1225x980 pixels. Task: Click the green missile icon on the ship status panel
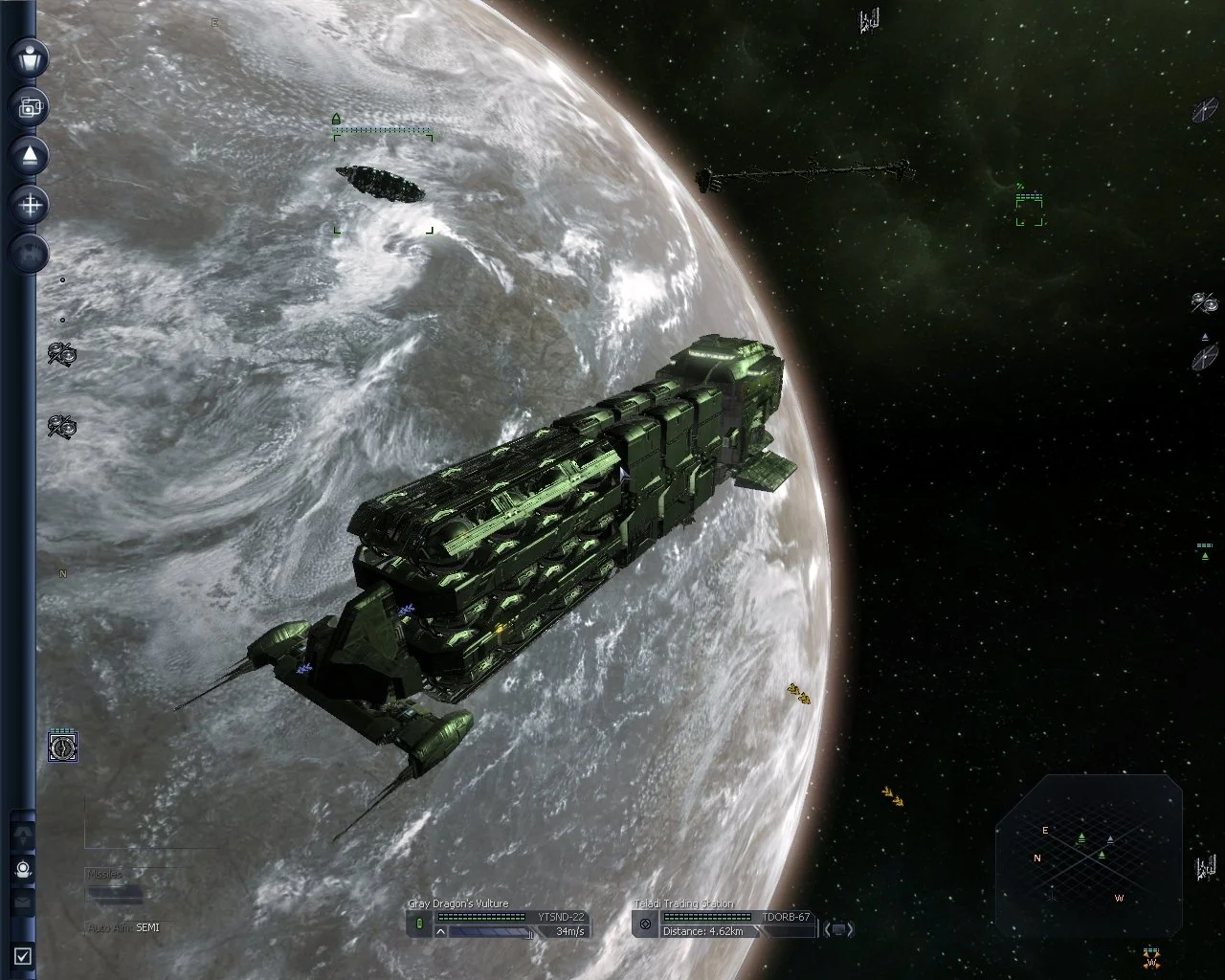pyautogui.click(x=421, y=924)
